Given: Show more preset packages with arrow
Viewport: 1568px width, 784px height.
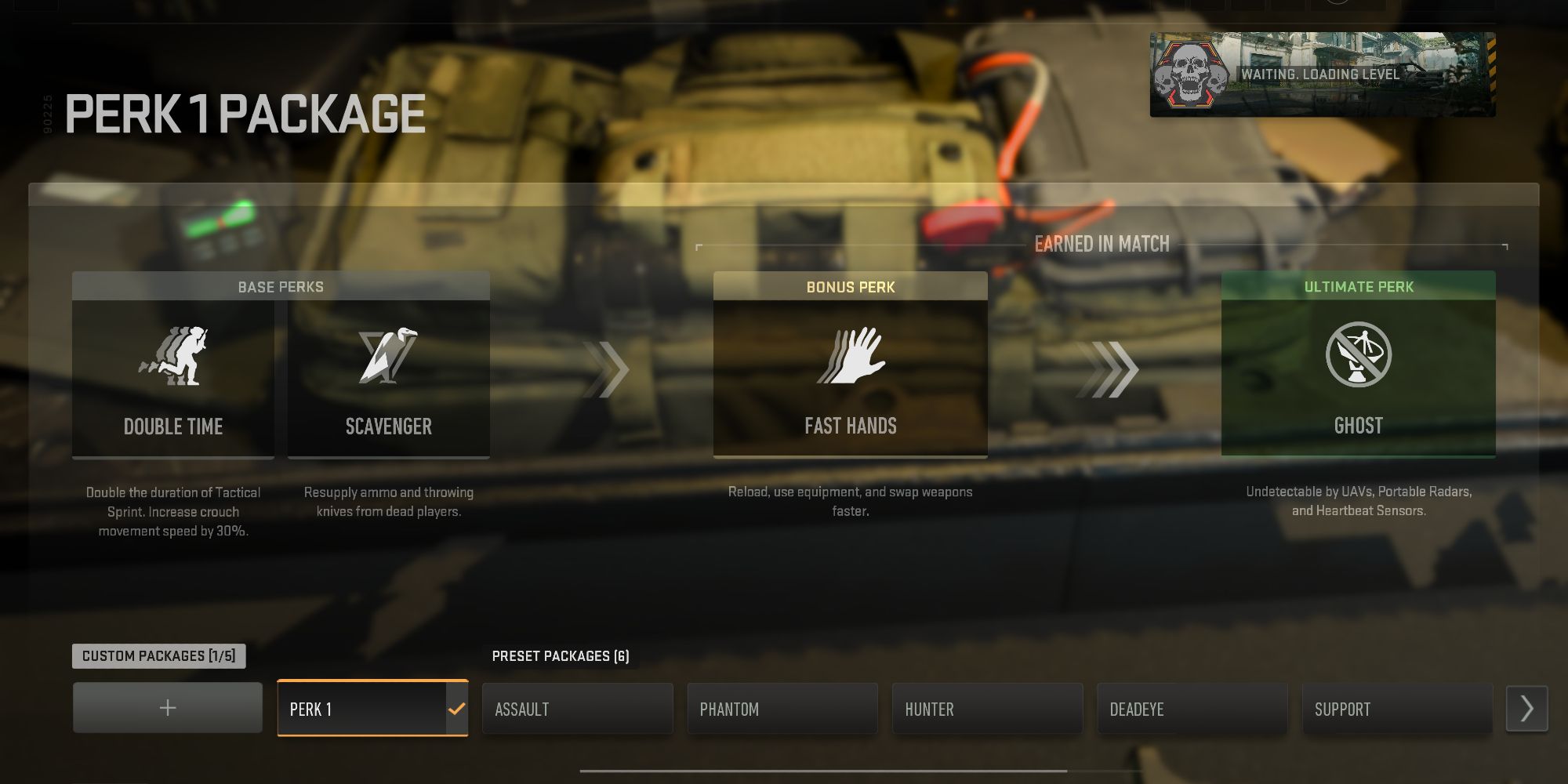Looking at the screenshot, I should [1526, 709].
